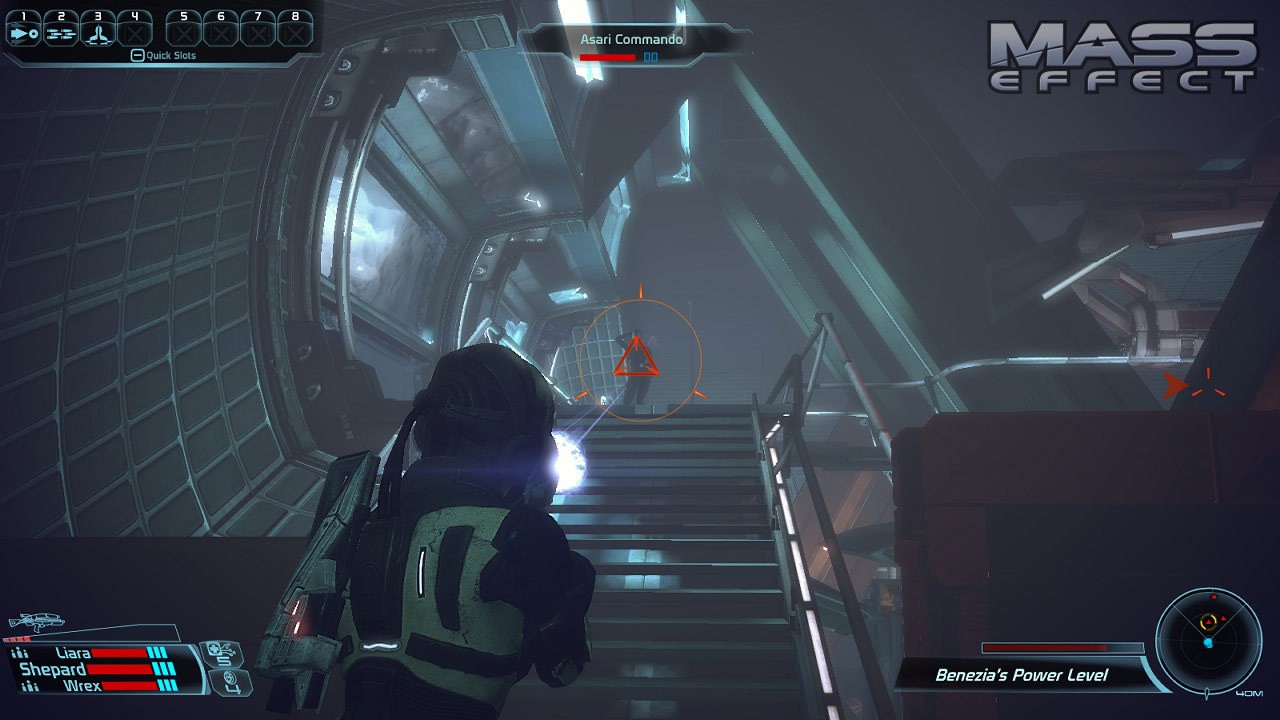Activate the ammo ability in quick slot 2
Image resolution: width=1280 pixels, height=720 pixels.
[x=60, y=32]
